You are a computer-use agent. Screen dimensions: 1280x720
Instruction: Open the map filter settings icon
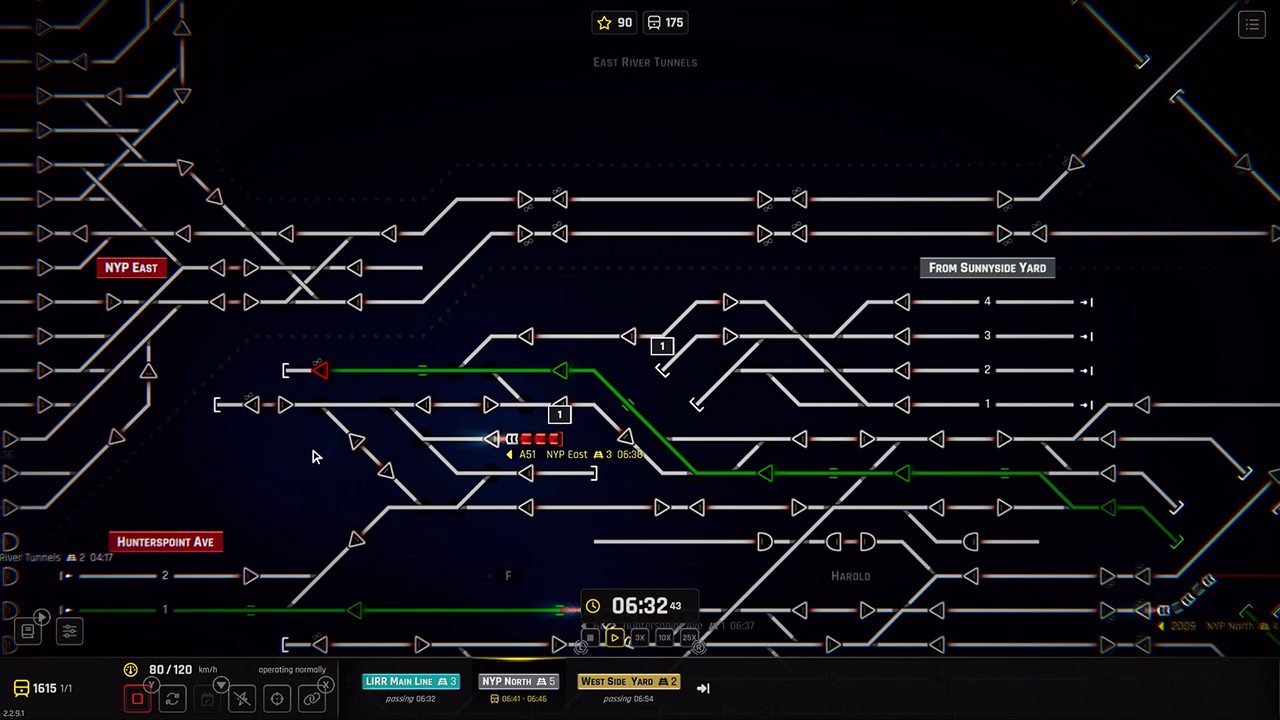click(70, 631)
